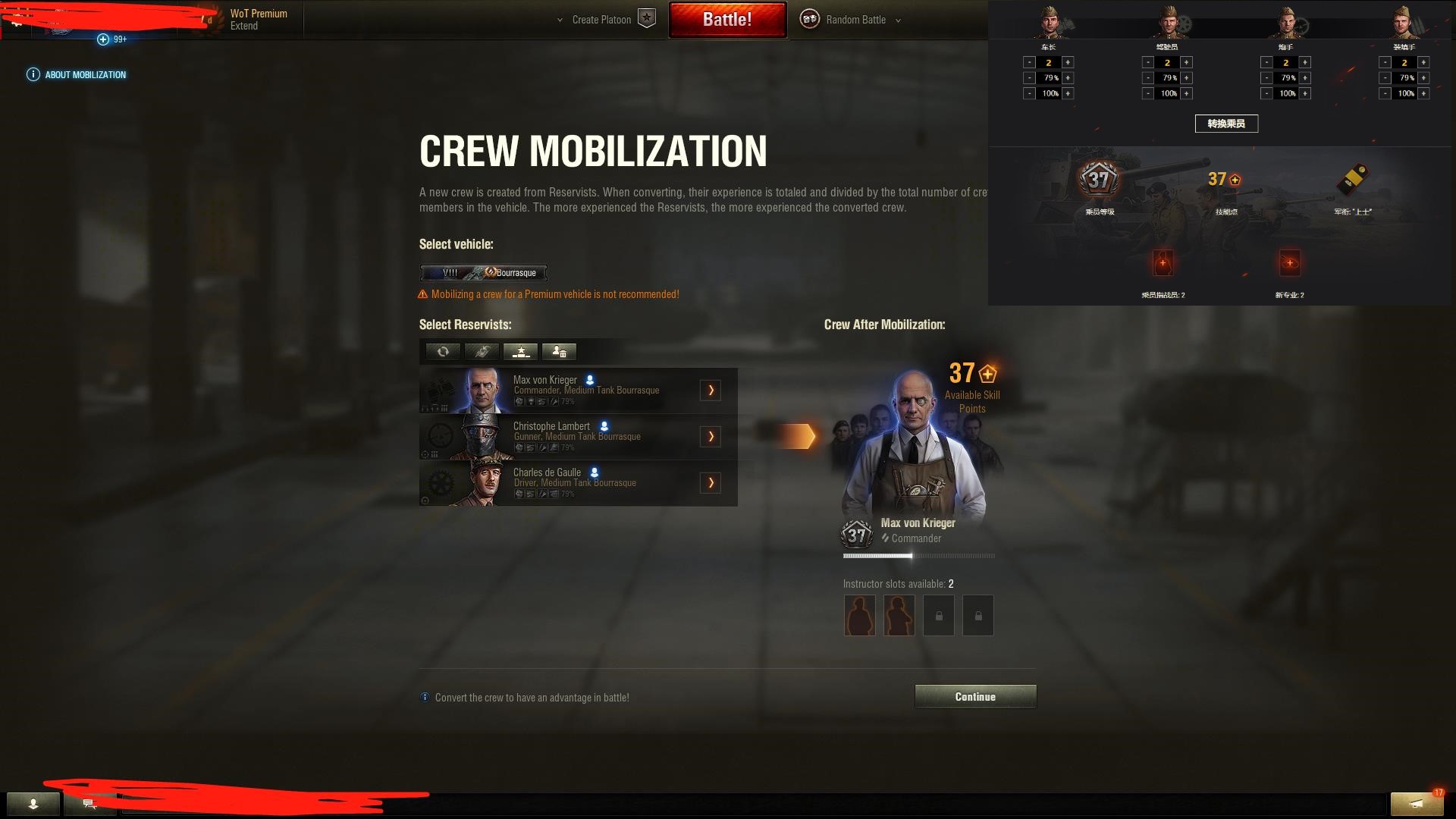Toggle the rank star reservist filter
The height and width of the screenshot is (819, 1456).
pos(520,352)
